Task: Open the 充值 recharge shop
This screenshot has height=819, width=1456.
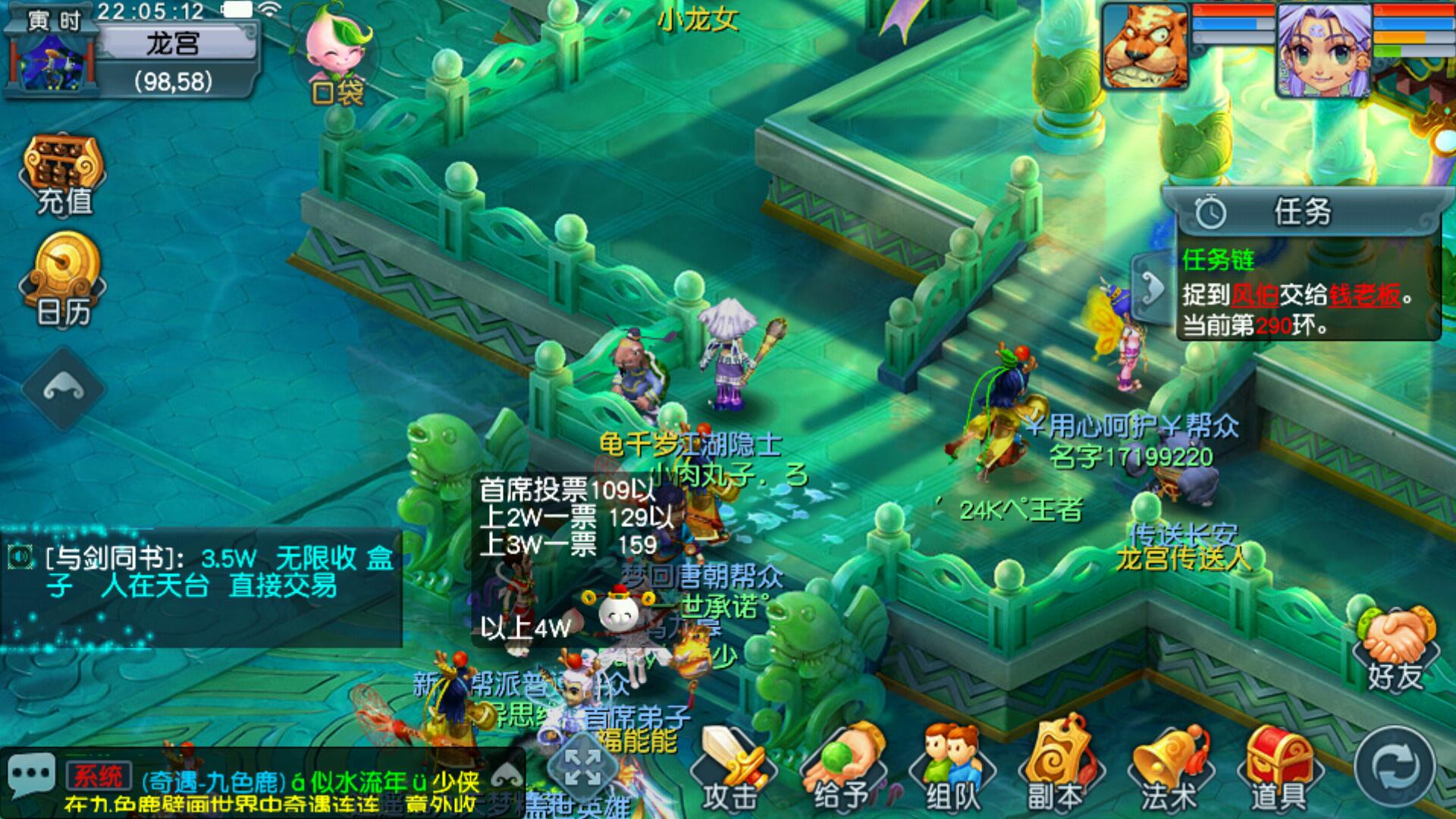Action: [64, 176]
